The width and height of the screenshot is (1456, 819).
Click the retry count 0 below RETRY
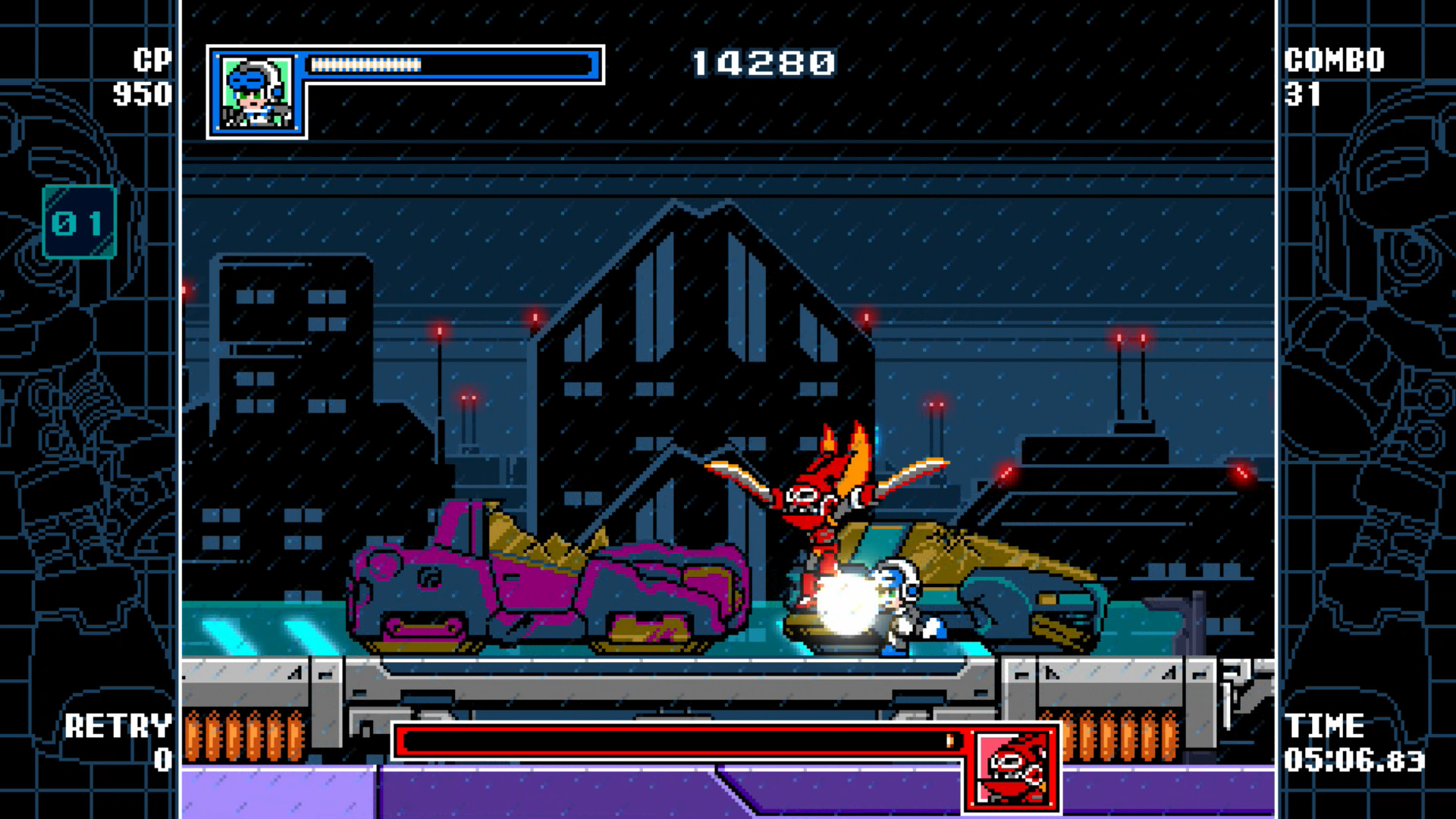click(163, 761)
